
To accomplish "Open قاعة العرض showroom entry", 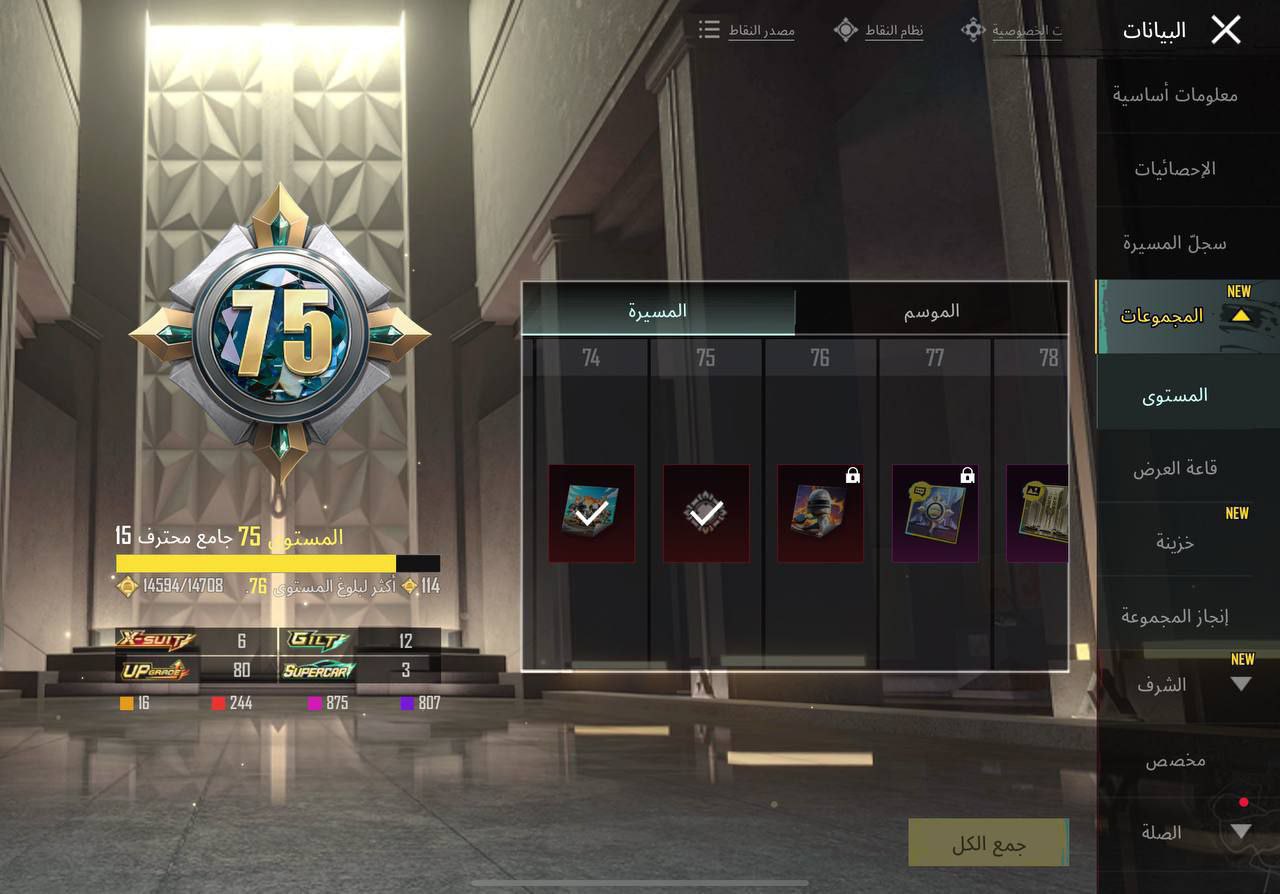I will point(1175,468).
